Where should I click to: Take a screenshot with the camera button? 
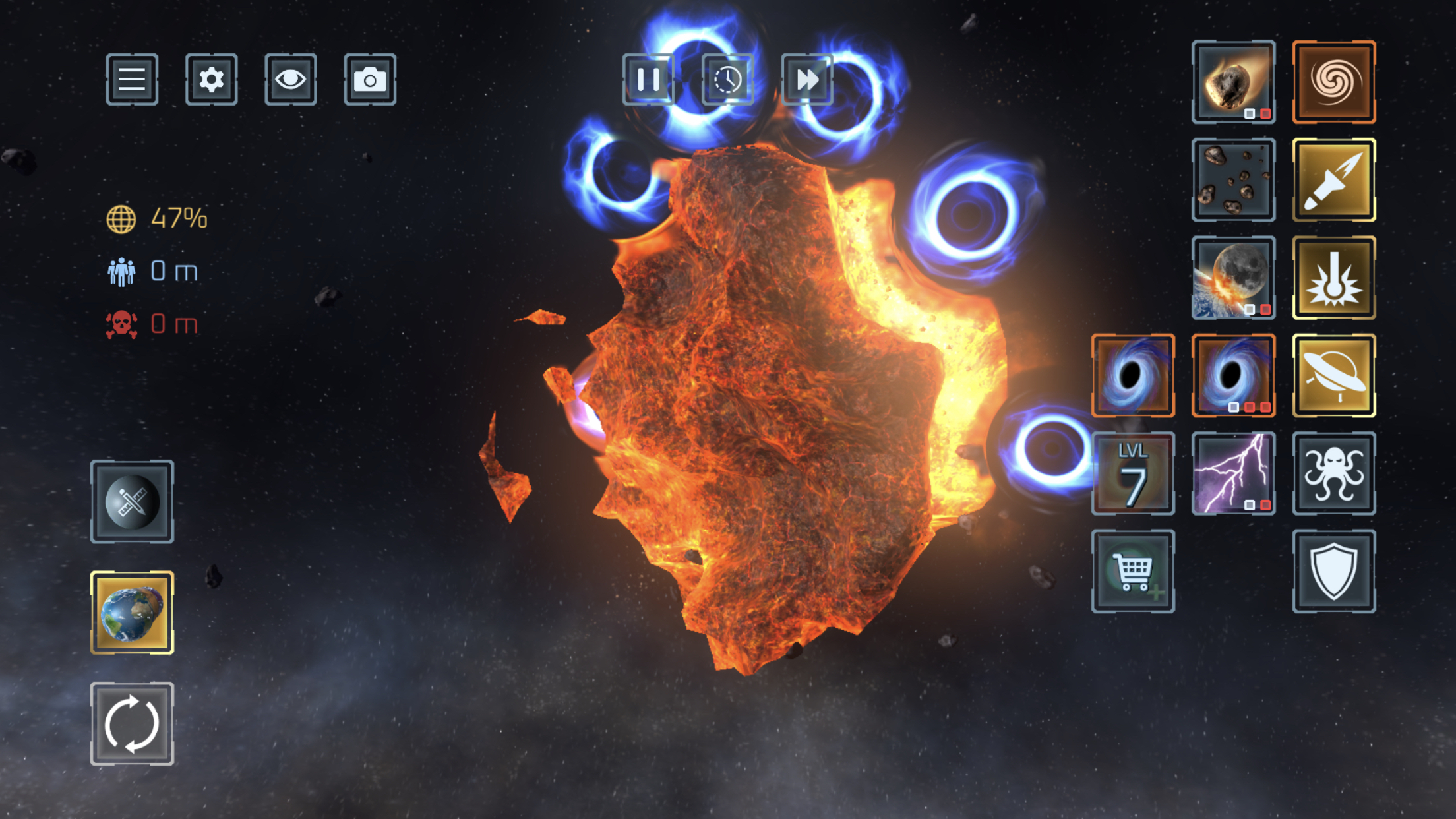[x=370, y=80]
